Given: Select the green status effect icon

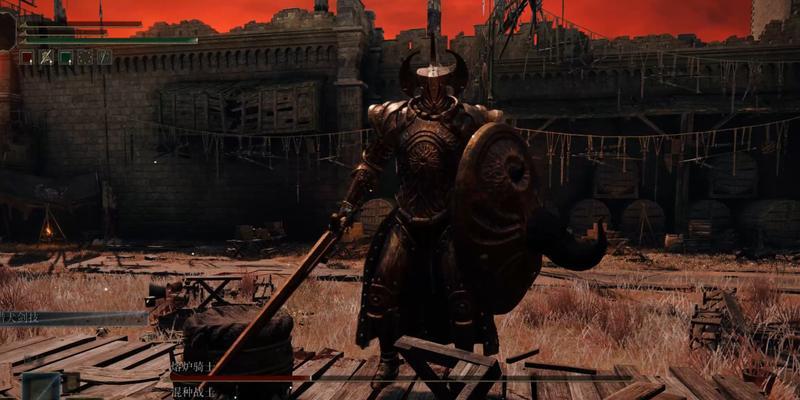Looking at the screenshot, I should 65,58.
